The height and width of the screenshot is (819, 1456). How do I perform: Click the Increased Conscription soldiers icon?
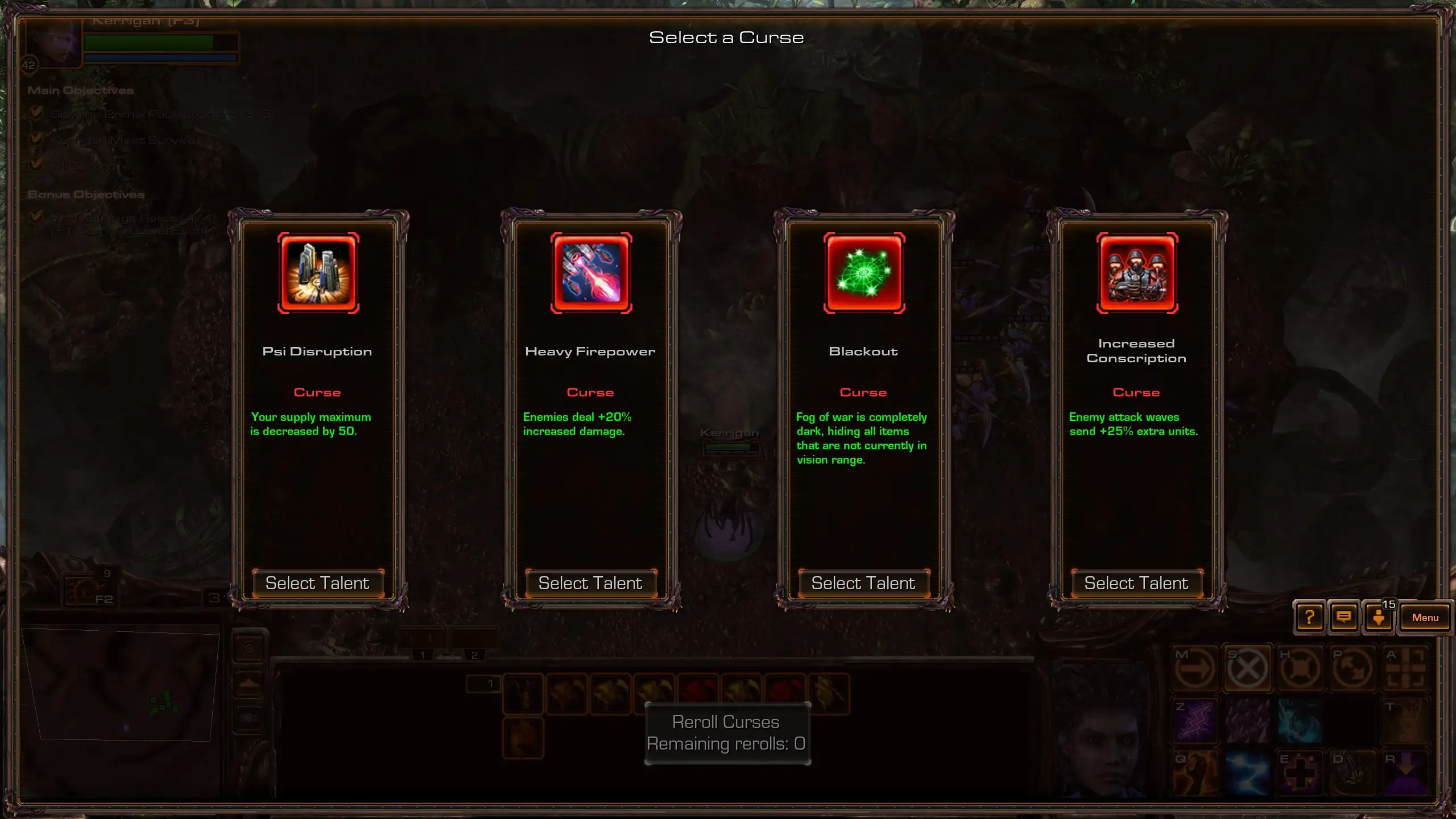(x=1137, y=273)
